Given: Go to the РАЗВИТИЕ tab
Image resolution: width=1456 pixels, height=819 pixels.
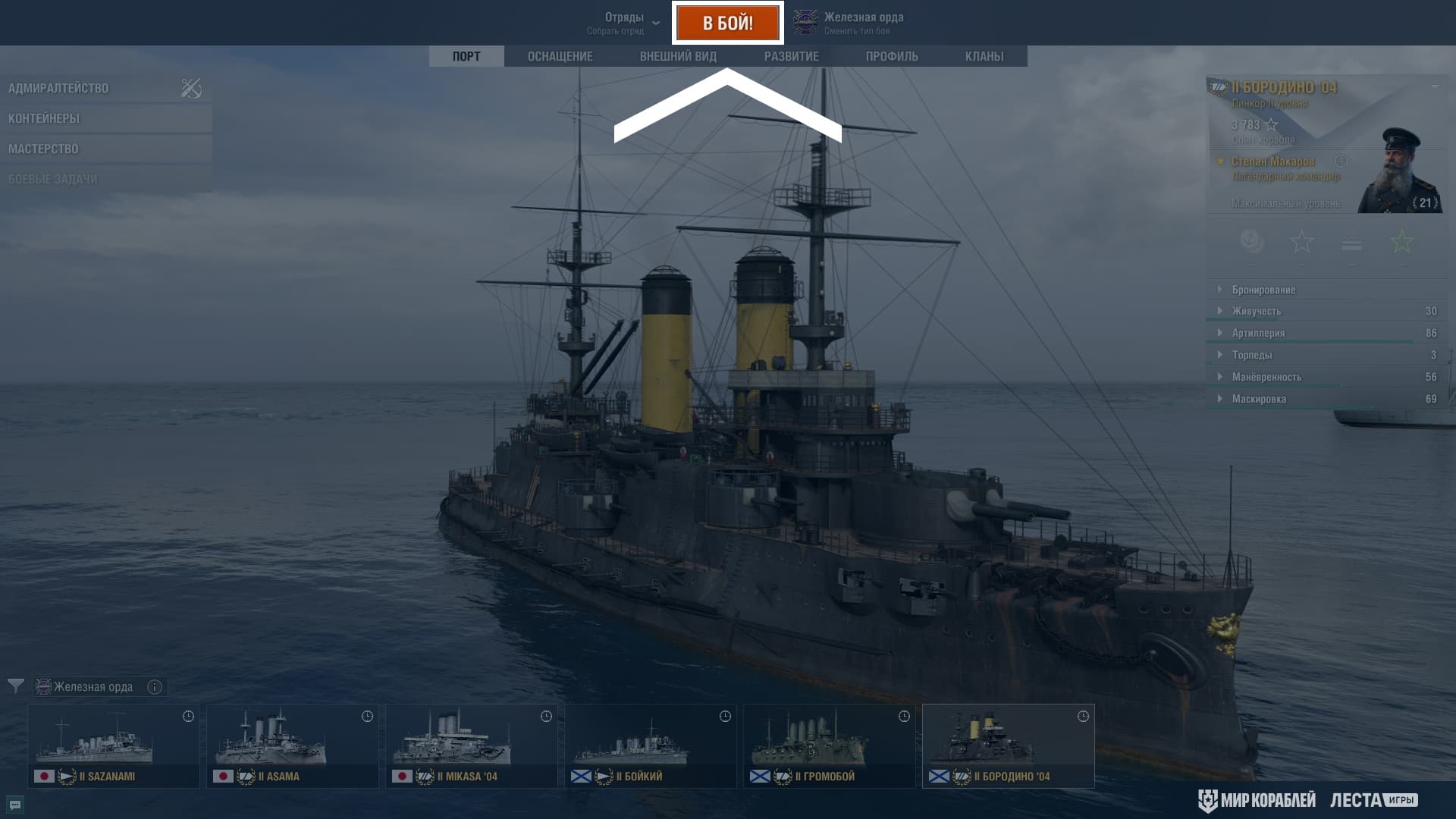Looking at the screenshot, I should click(x=791, y=56).
